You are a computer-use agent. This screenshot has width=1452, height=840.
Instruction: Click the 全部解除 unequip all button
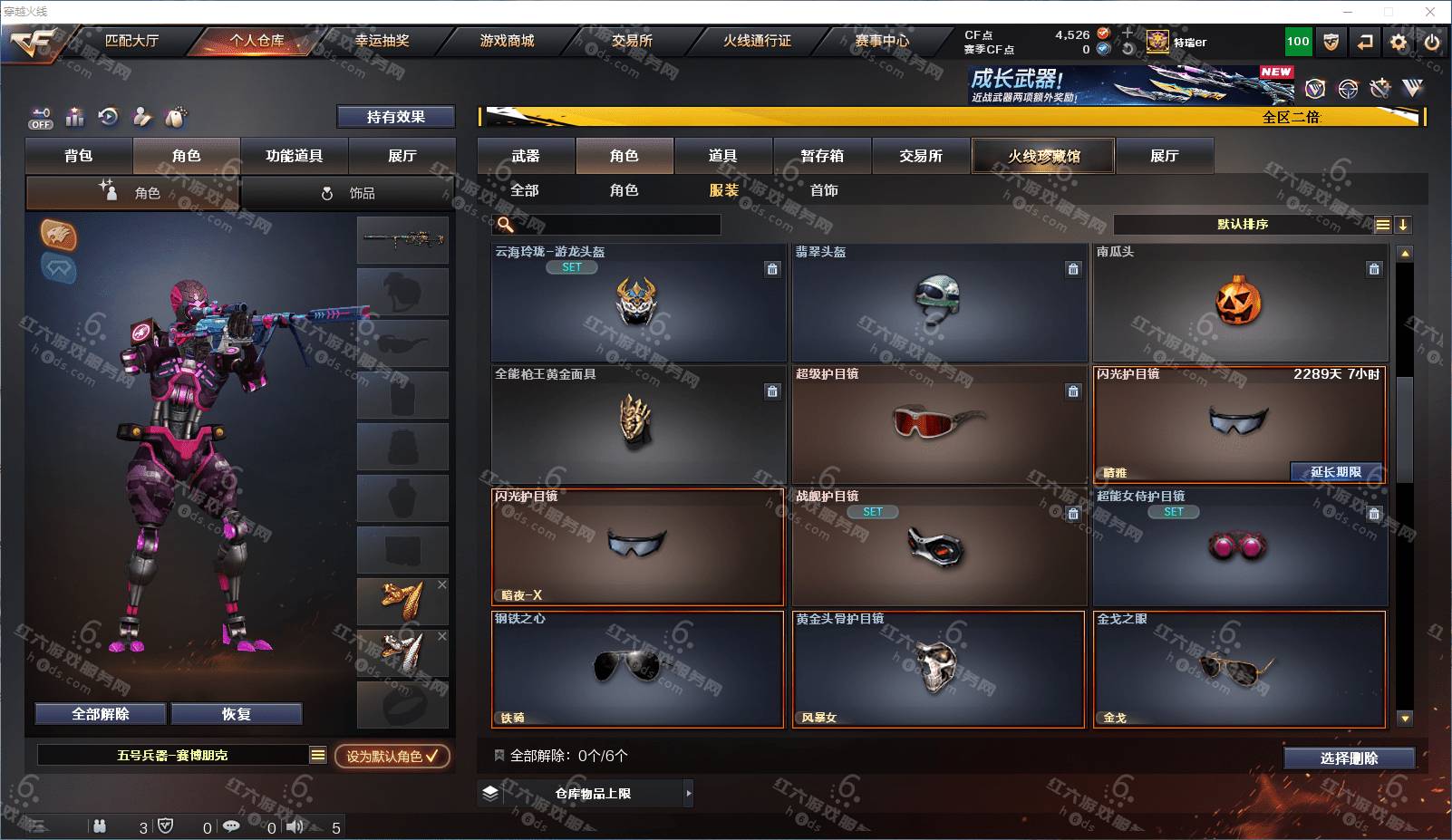tap(101, 714)
